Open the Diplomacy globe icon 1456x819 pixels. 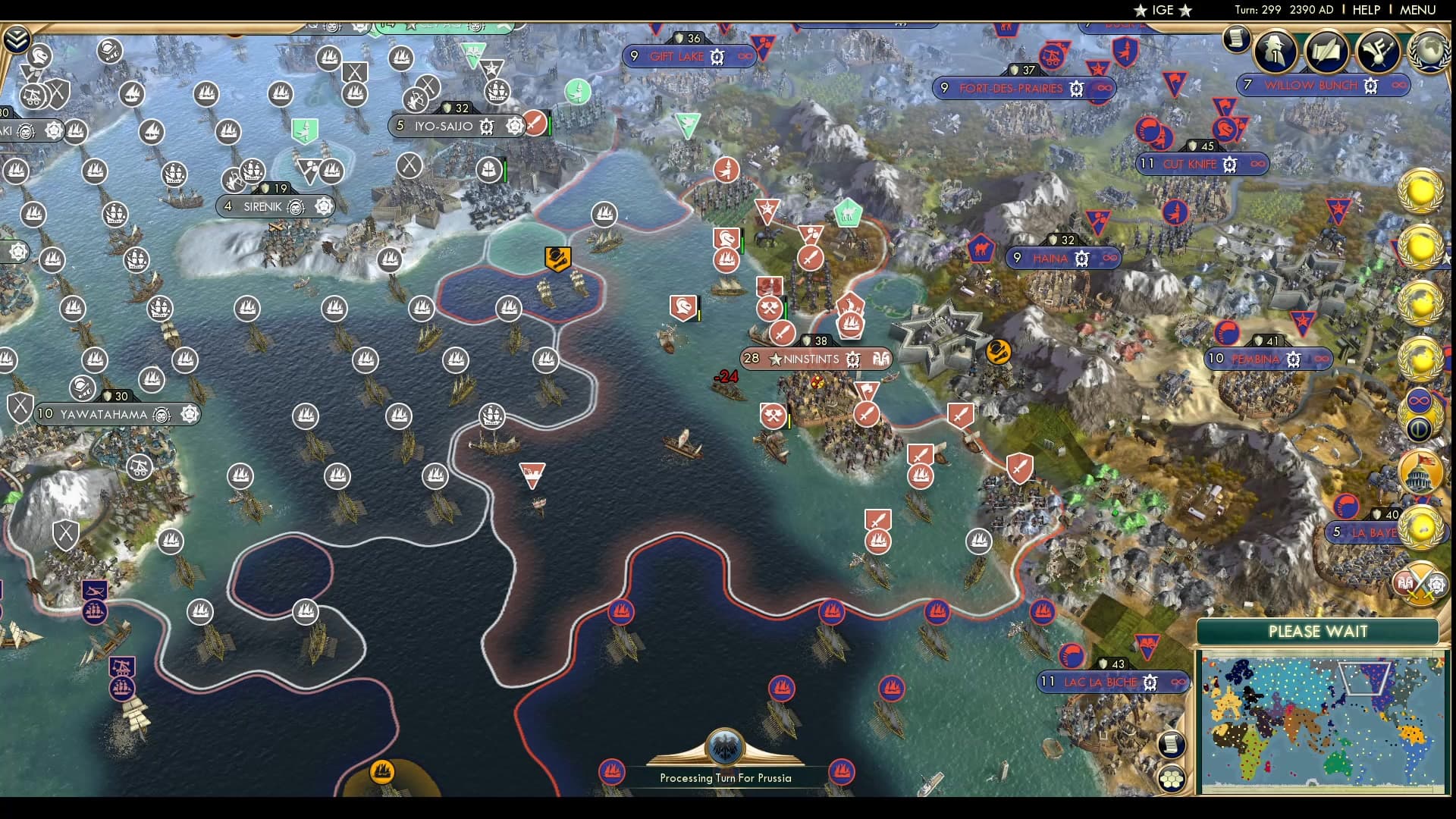[x=1430, y=51]
